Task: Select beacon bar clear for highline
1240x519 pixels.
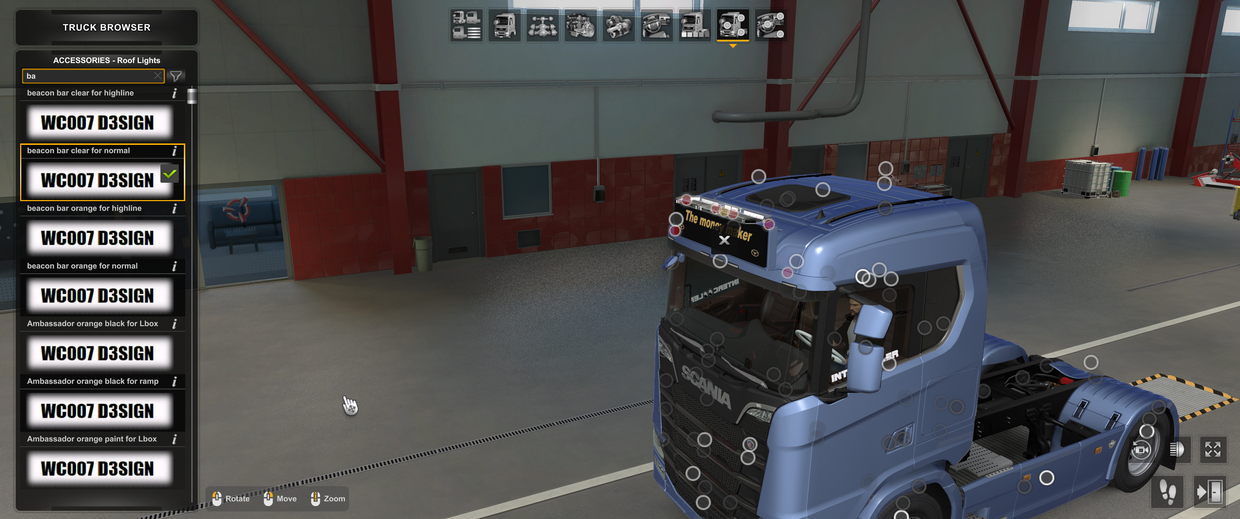Action: 97,123
